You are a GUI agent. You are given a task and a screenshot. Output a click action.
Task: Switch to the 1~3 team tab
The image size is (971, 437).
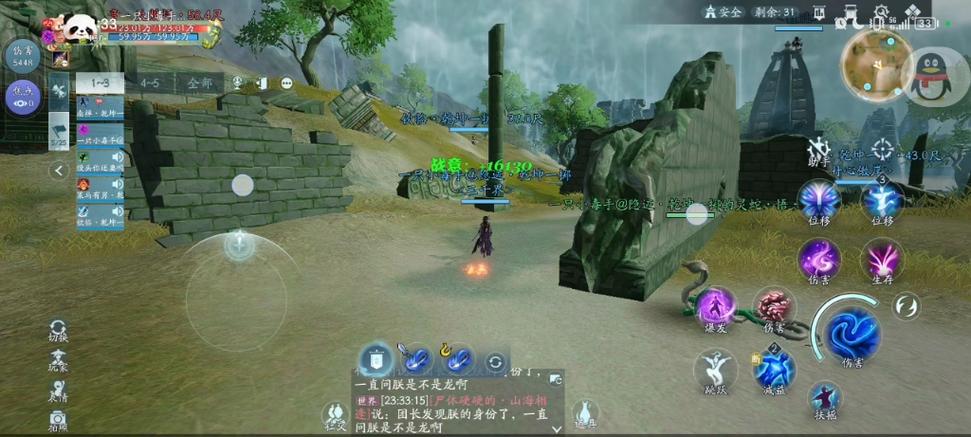click(x=100, y=83)
